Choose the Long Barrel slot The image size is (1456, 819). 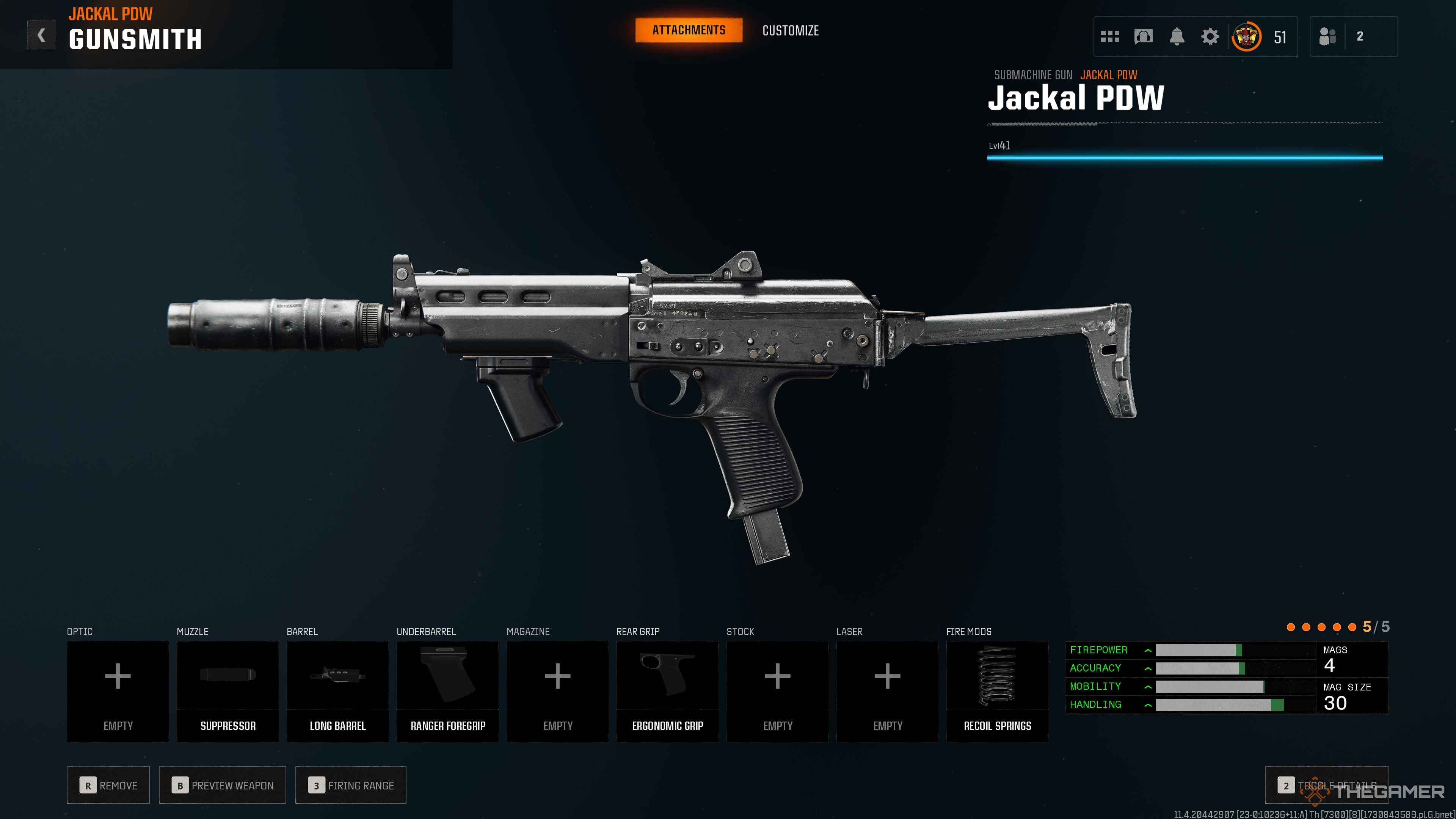coord(337,691)
